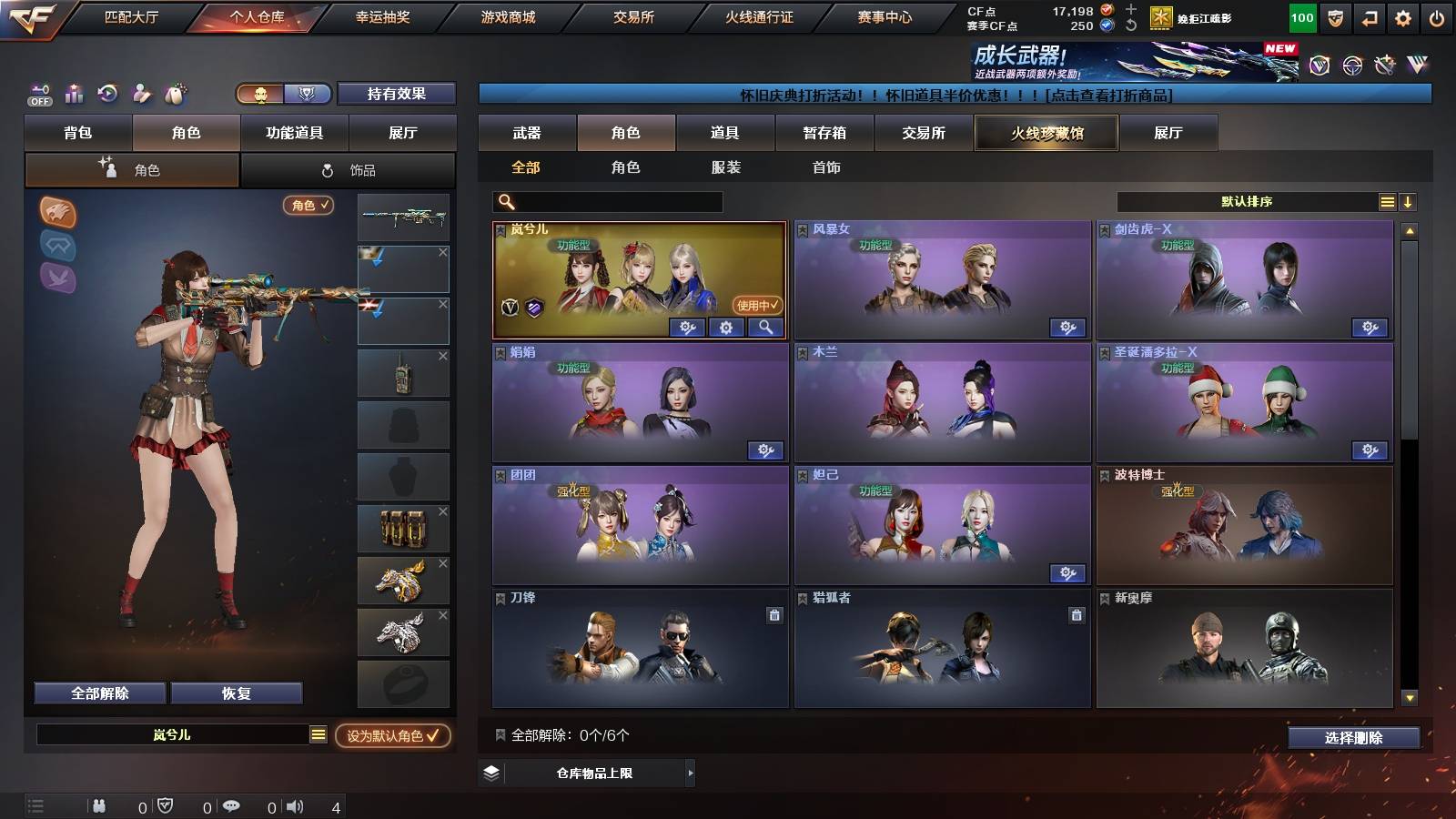This screenshot has height=819, width=1456.
Task: Click the list view icon beside 默认排序
Action: (1387, 201)
